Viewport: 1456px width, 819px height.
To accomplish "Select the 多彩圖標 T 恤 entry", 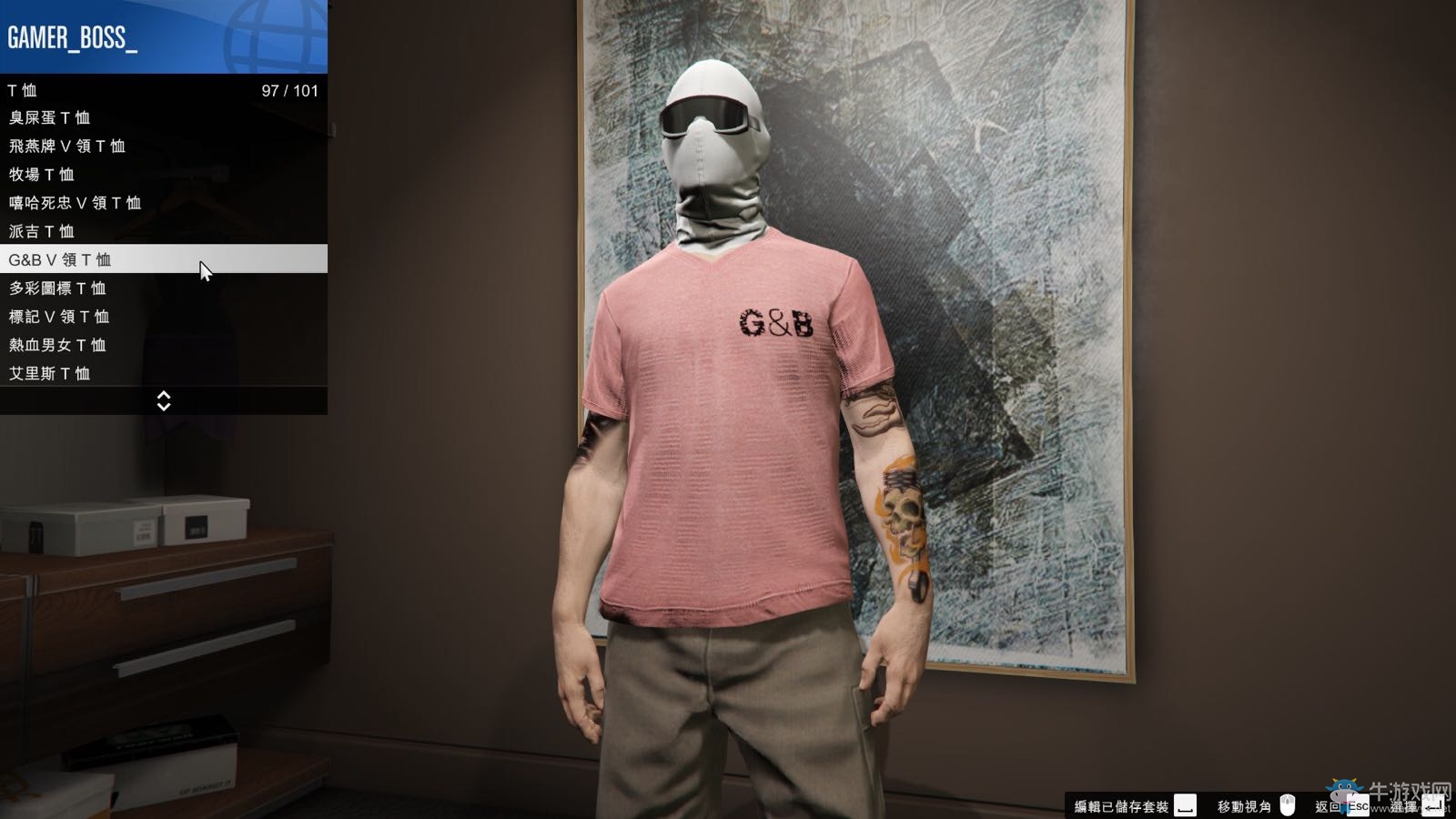I will pyautogui.click(x=57, y=288).
